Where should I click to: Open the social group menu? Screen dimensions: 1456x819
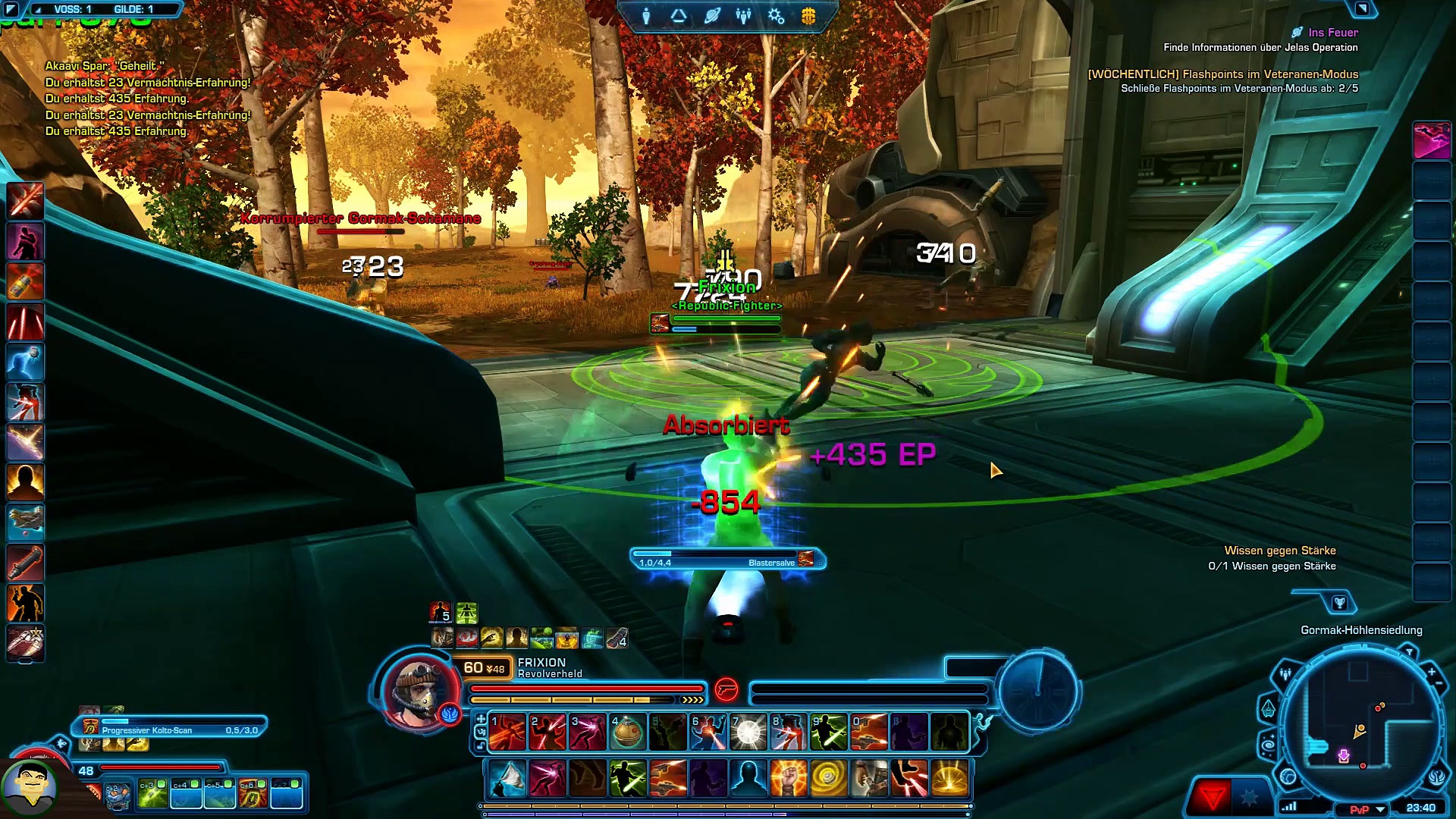tap(743, 16)
